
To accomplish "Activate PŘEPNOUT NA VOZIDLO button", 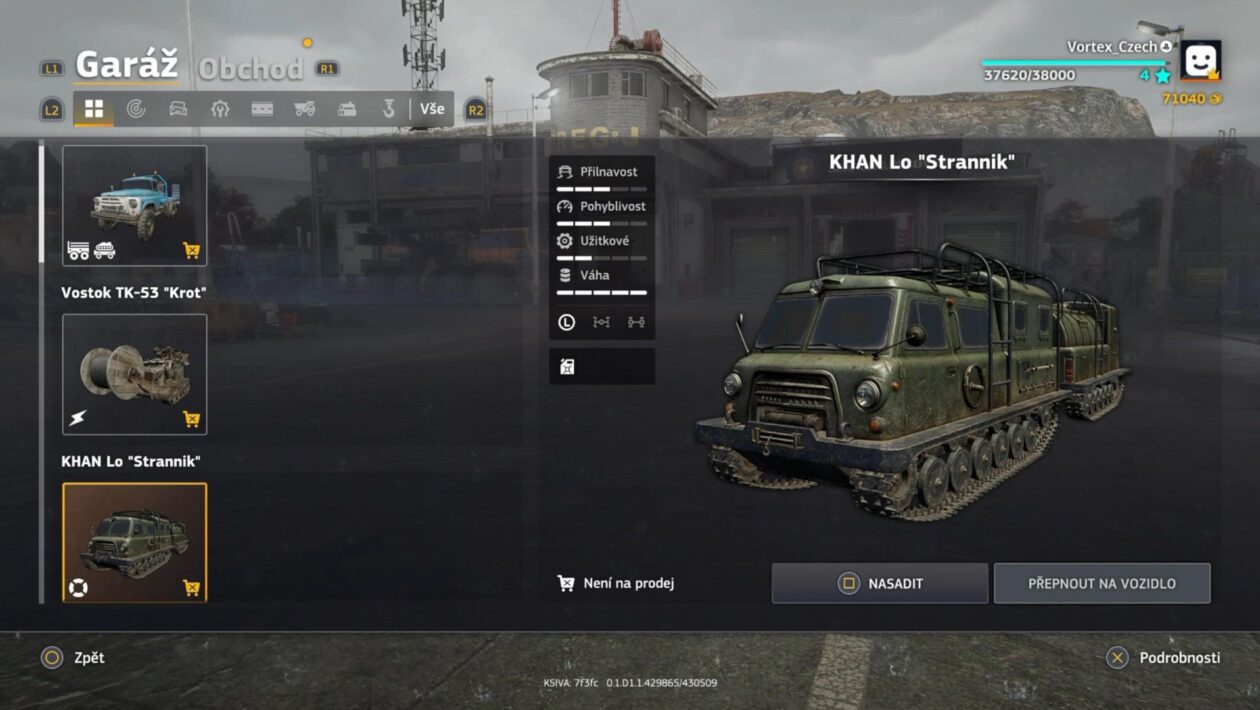I will [1101, 583].
